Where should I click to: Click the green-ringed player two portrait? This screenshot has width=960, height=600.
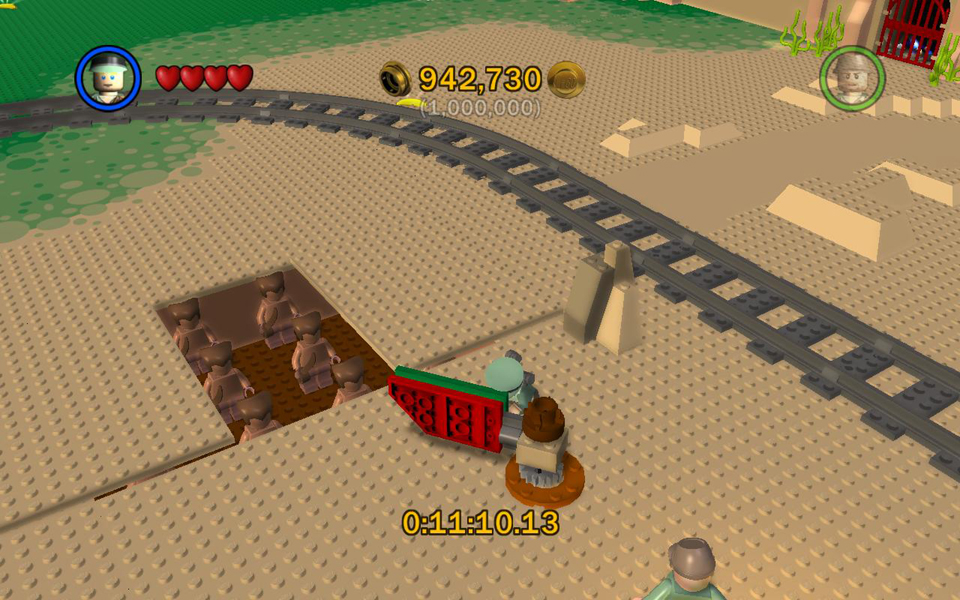pos(851,78)
